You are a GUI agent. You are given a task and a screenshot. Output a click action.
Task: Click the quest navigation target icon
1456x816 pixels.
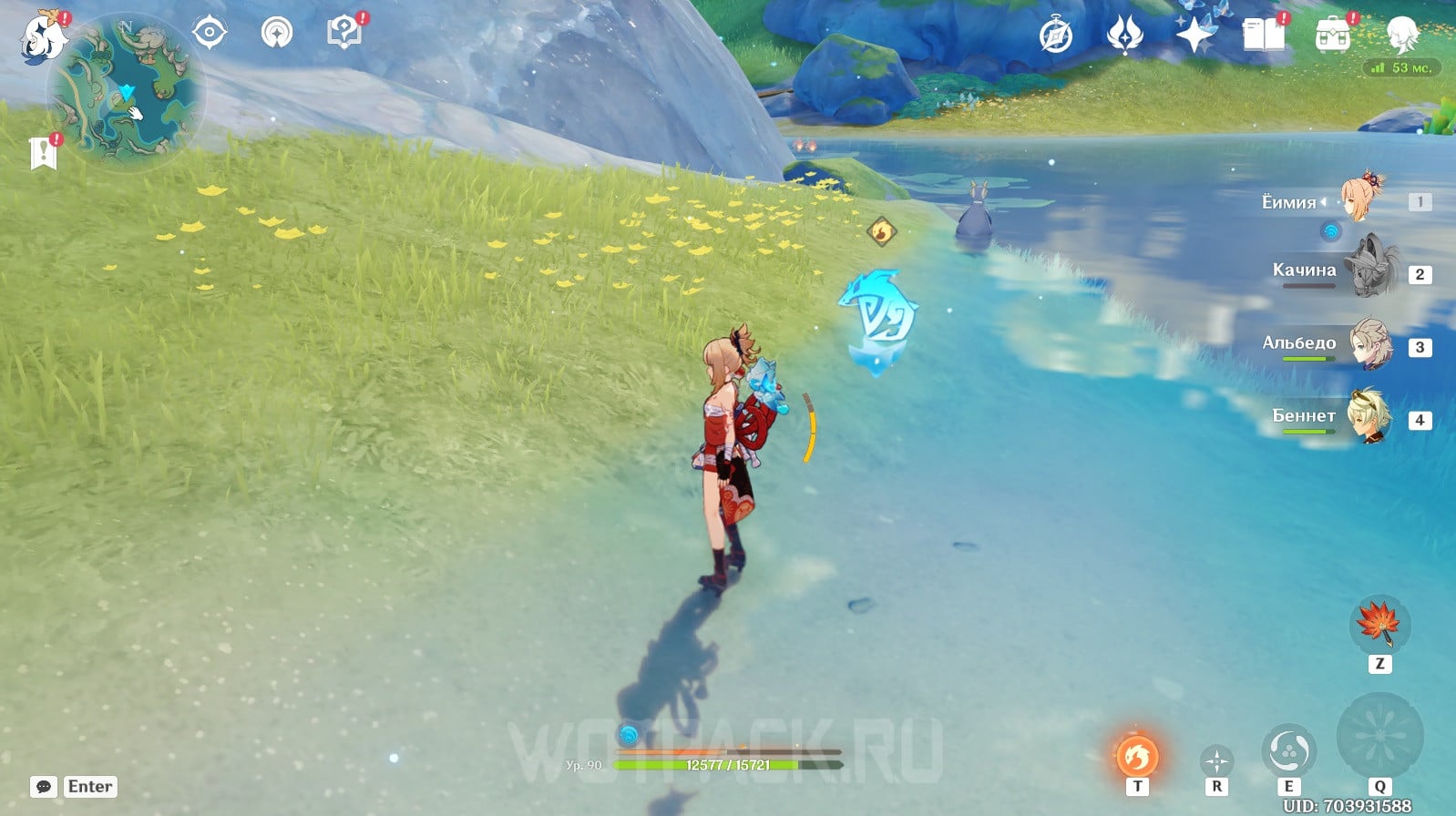pyautogui.click(x=209, y=34)
